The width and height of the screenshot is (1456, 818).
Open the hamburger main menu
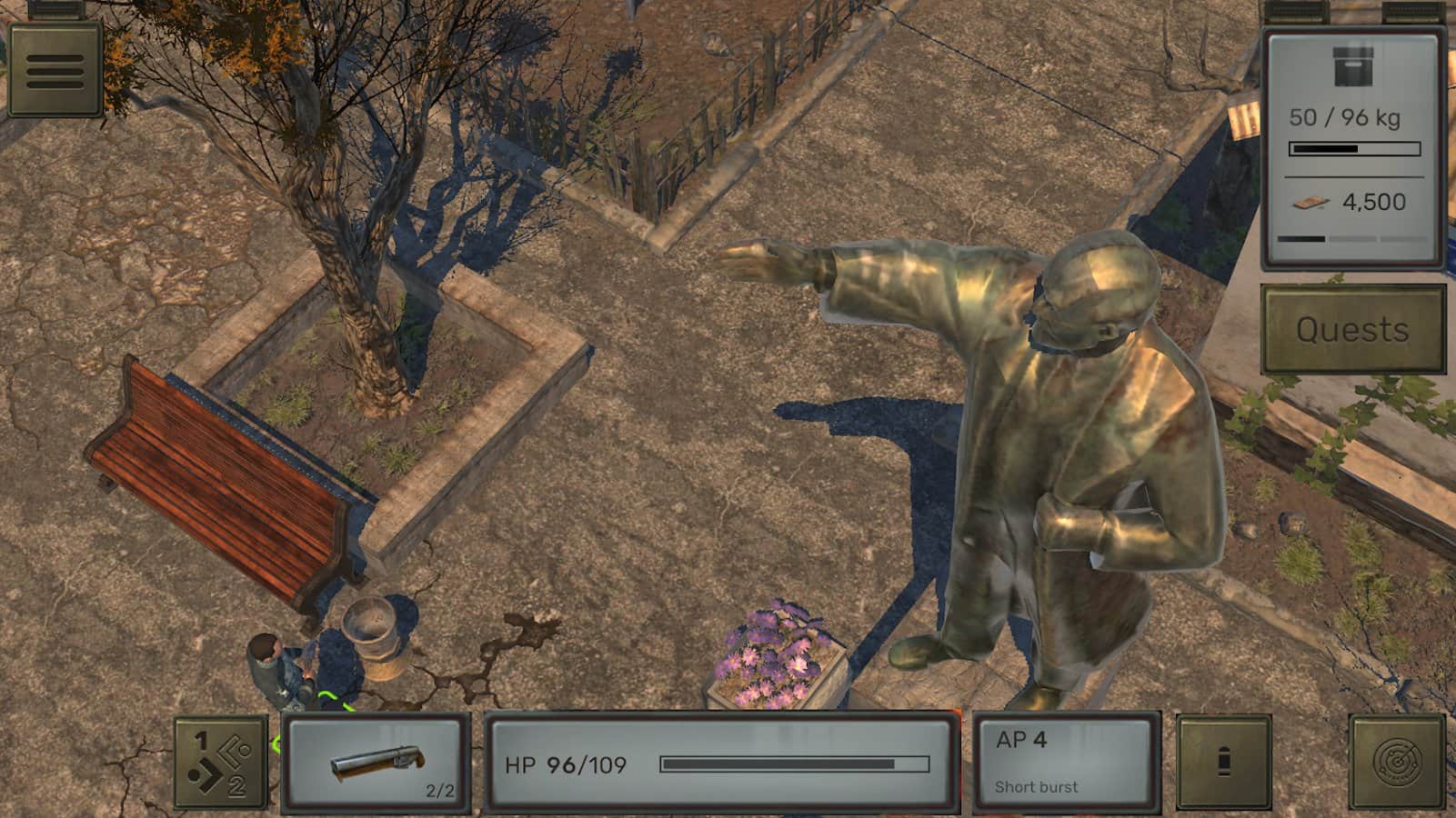coord(55,70)
